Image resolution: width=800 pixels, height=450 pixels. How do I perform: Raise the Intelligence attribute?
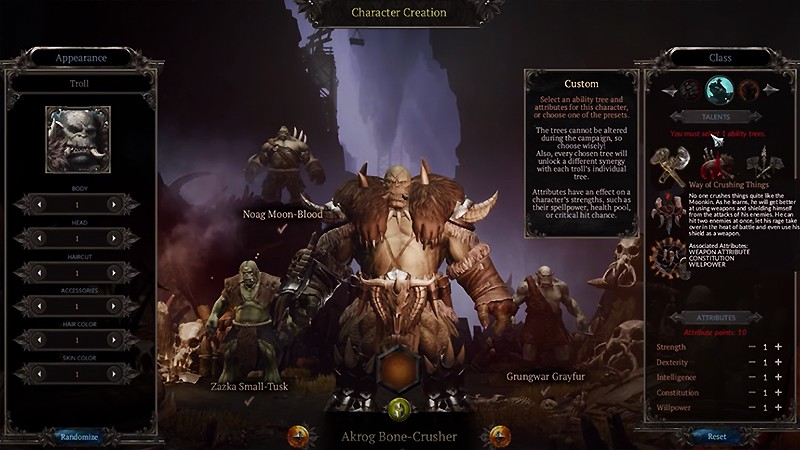pos(778,377)
